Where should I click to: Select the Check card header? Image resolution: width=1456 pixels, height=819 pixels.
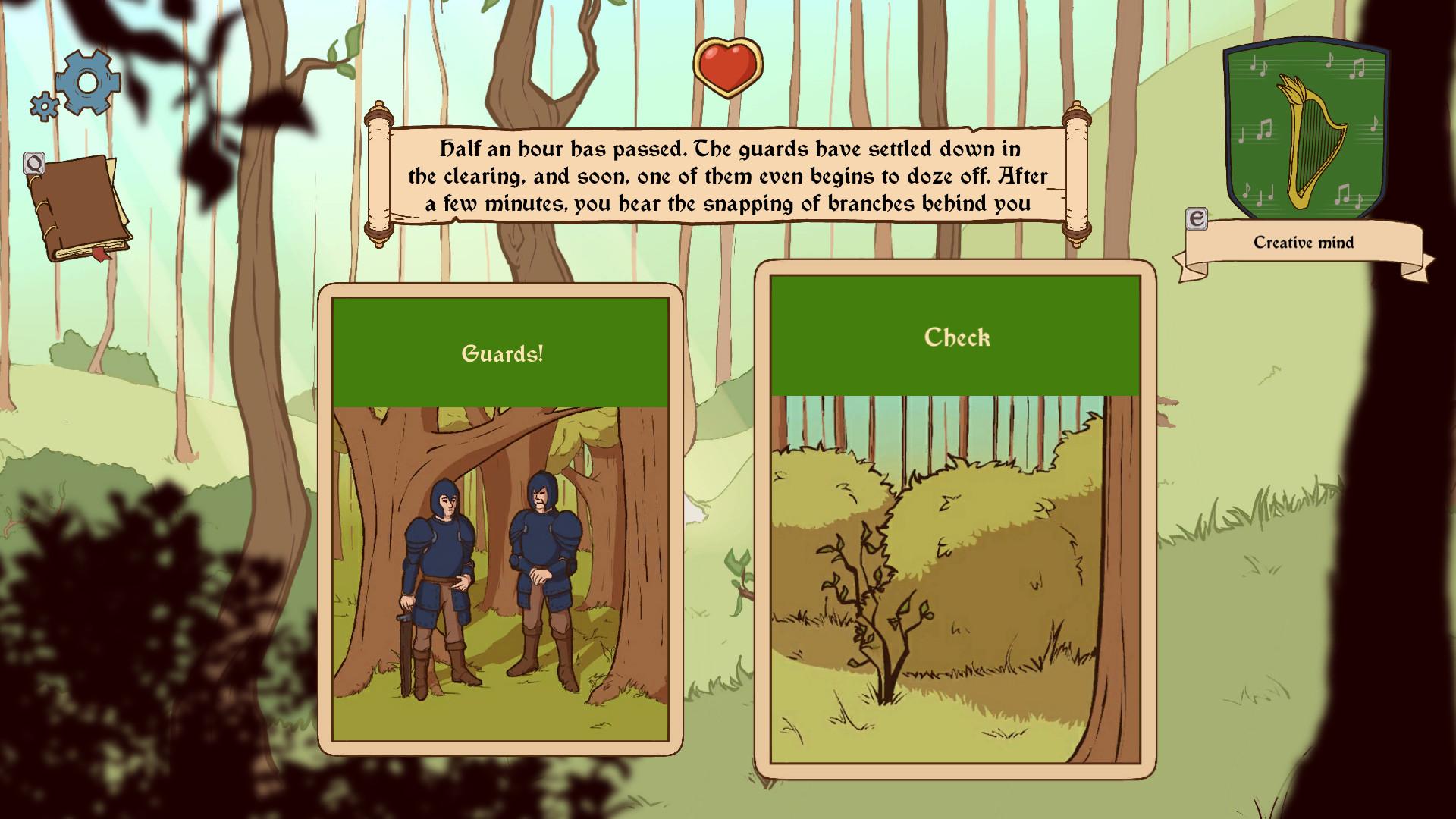pos(955,338)
